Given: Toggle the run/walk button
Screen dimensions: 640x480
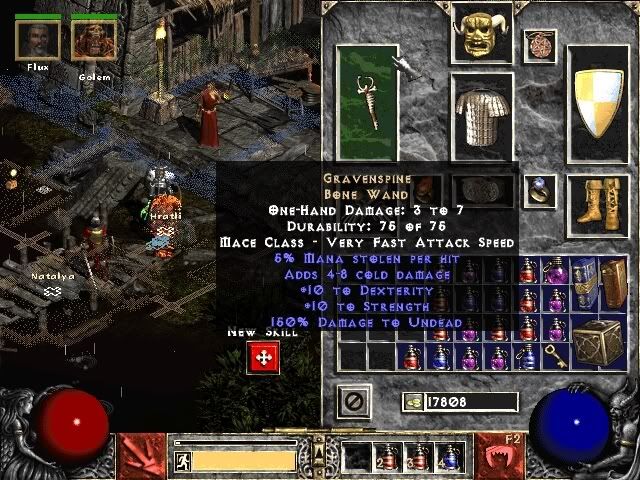Looking at the screenshot, I should 183,460.
